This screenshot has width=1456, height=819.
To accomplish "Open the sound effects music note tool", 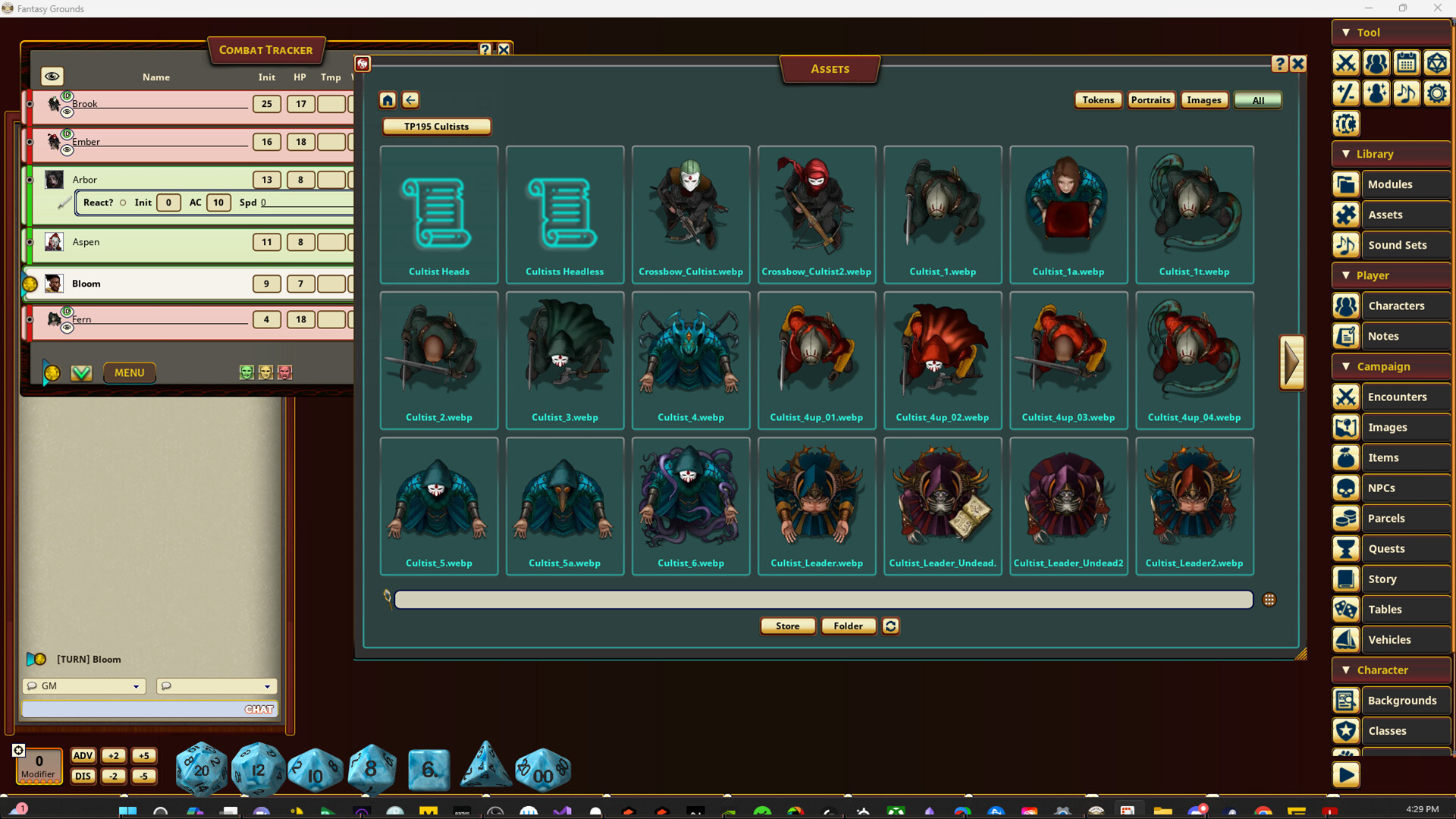I will tap(1407, 93).
